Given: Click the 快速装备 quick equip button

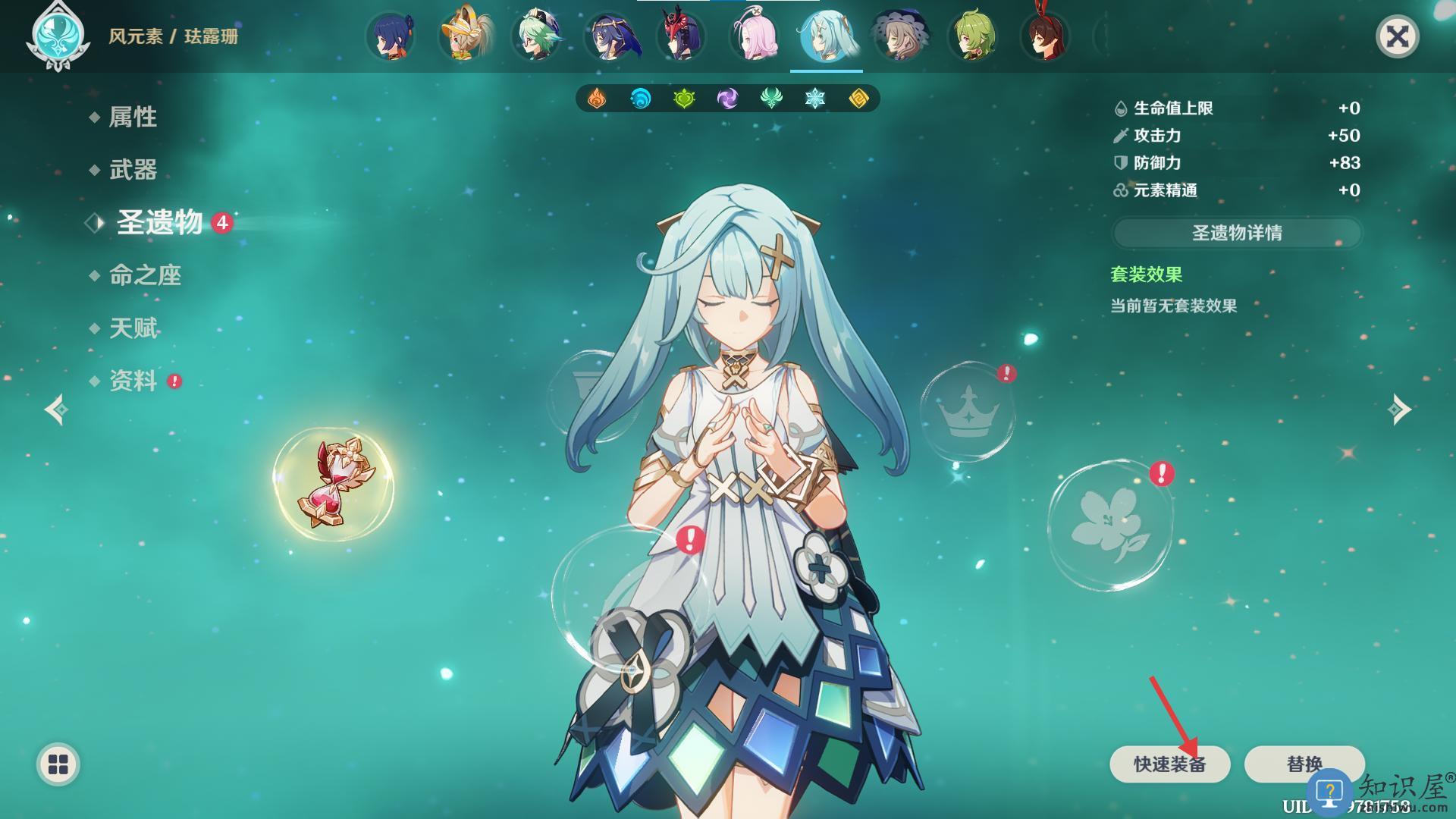Looking at the screenshot, I should 1169,764.
